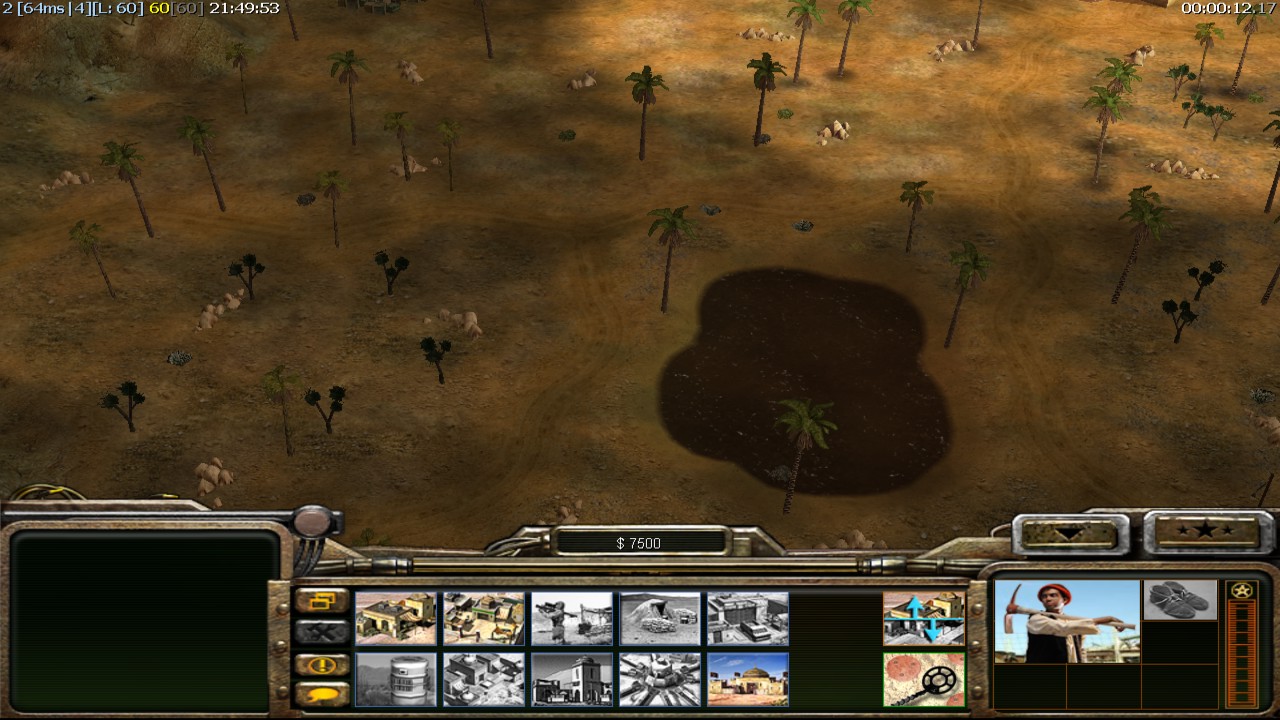The height and width of the screenshot is (720, 1280).
Task: Toggle the building icon with blue arrows
Action: (924, 618)
